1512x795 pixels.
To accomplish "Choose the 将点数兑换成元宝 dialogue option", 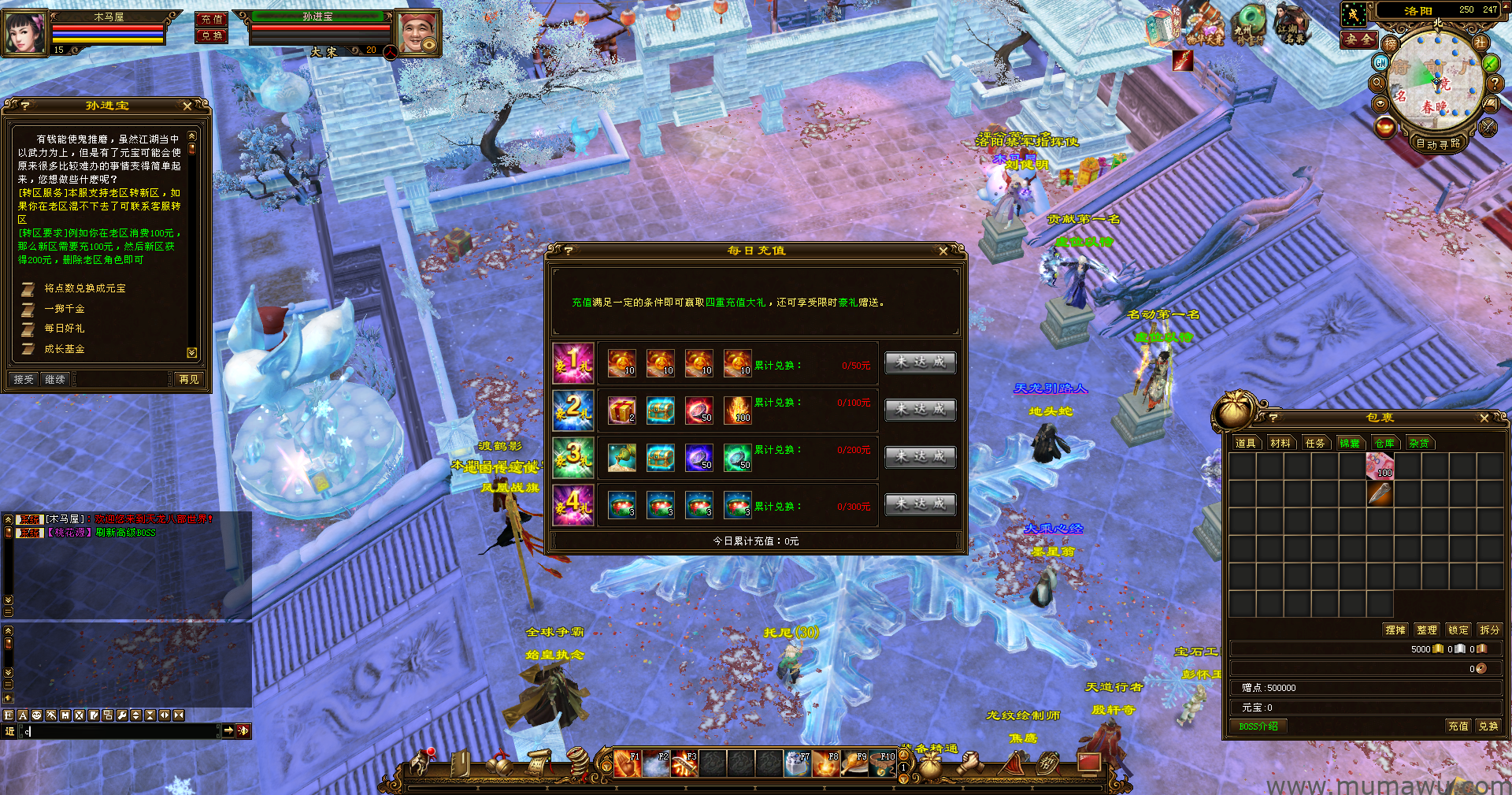I will [84, 288].
